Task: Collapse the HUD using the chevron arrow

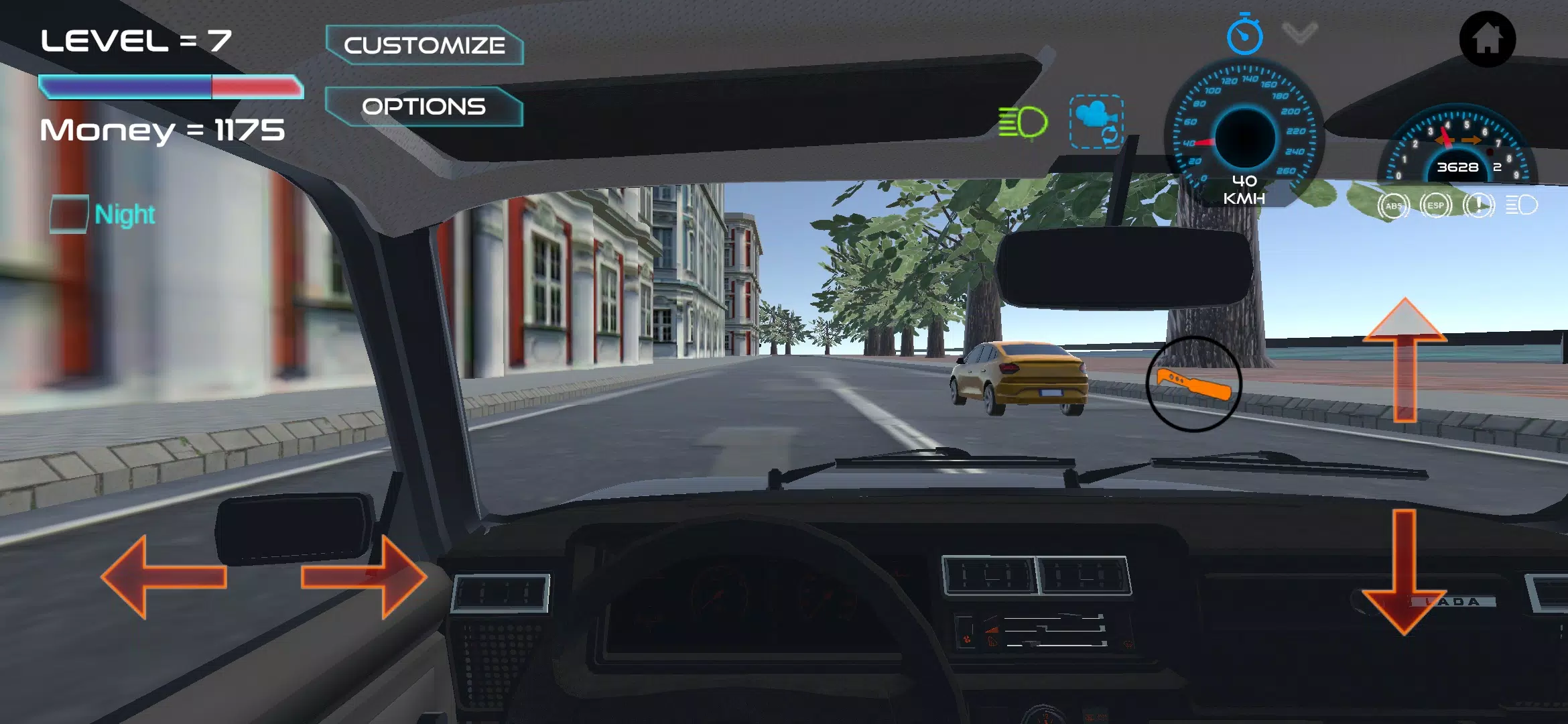Action: (x=1299, y=32)
